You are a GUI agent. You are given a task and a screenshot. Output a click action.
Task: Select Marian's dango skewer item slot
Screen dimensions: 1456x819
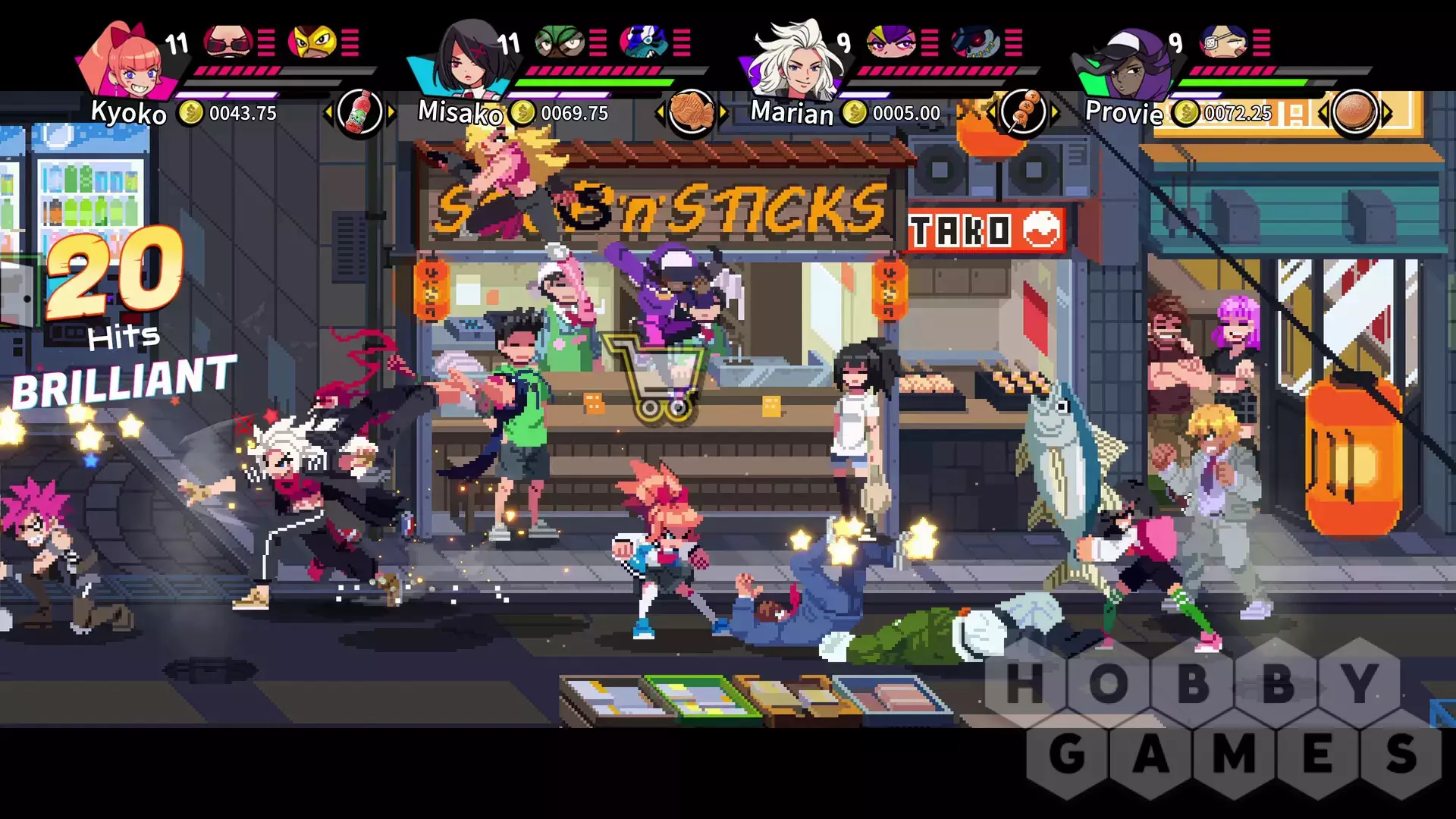[x=1023, y=113]
